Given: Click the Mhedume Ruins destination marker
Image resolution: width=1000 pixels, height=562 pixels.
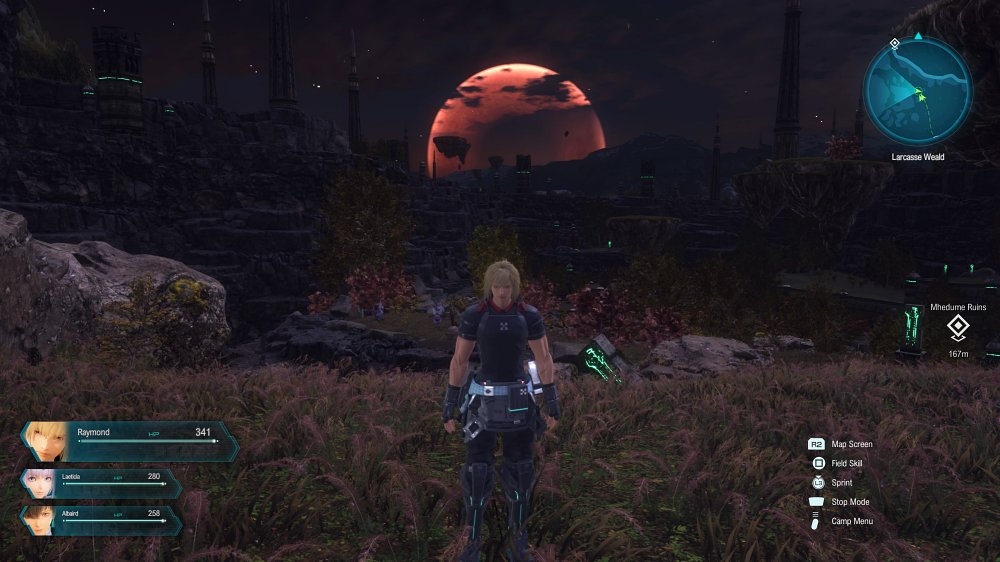Looking at the screenshot, I should pyautogui.click(x=957, y=326).
